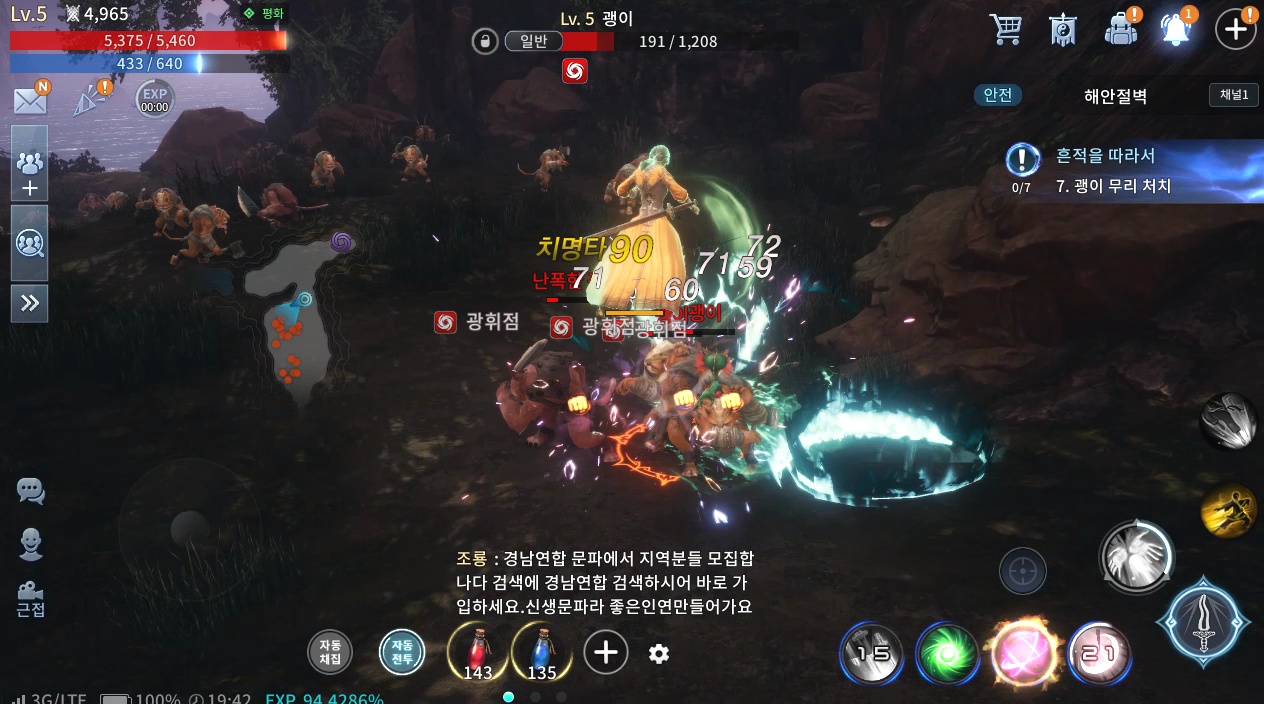Switch the 근접 camera view mode
Viewport: 1264px width, 704px height.
point(30,598)
